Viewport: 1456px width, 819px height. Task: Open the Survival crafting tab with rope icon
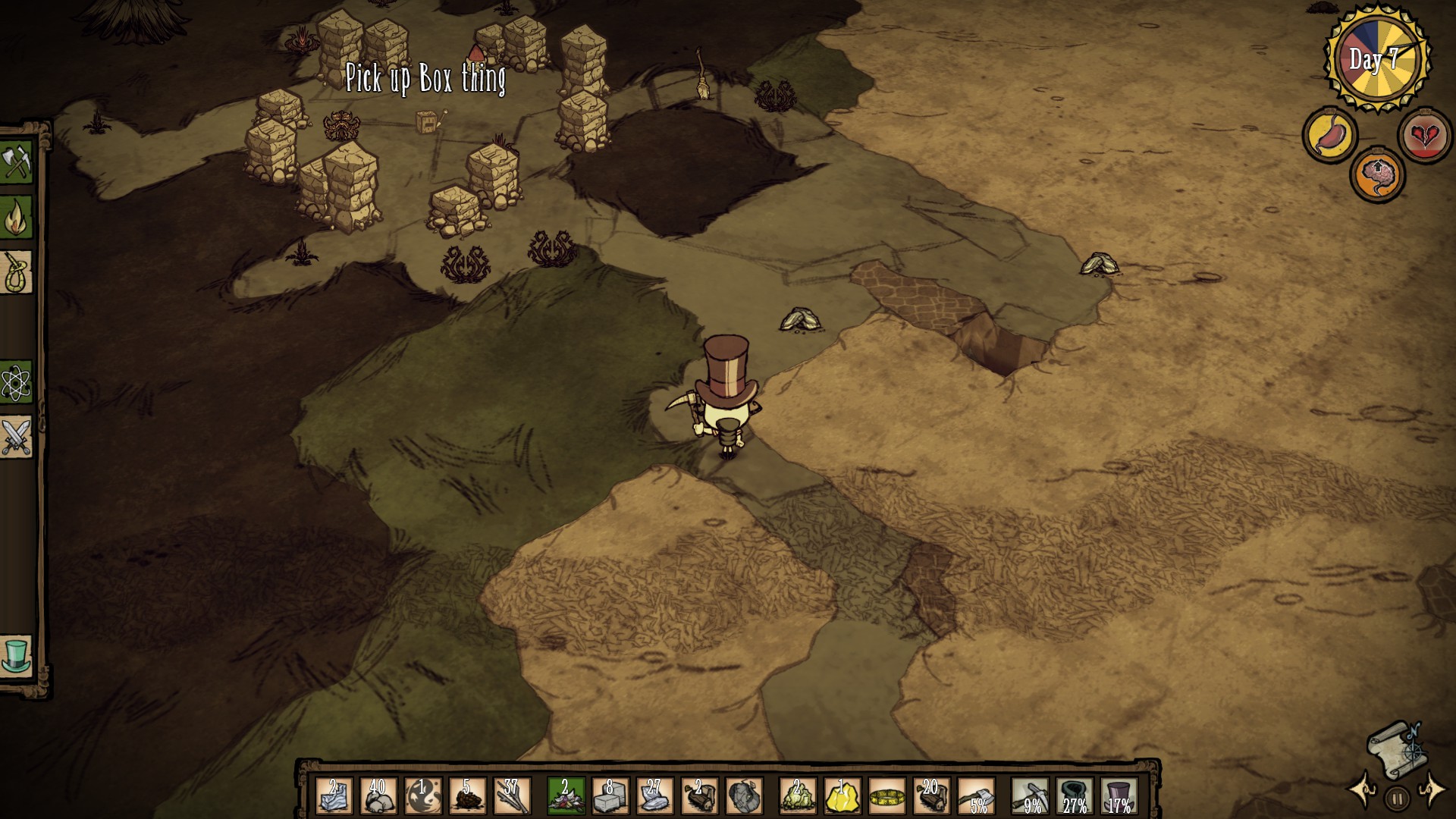point(16,272)
